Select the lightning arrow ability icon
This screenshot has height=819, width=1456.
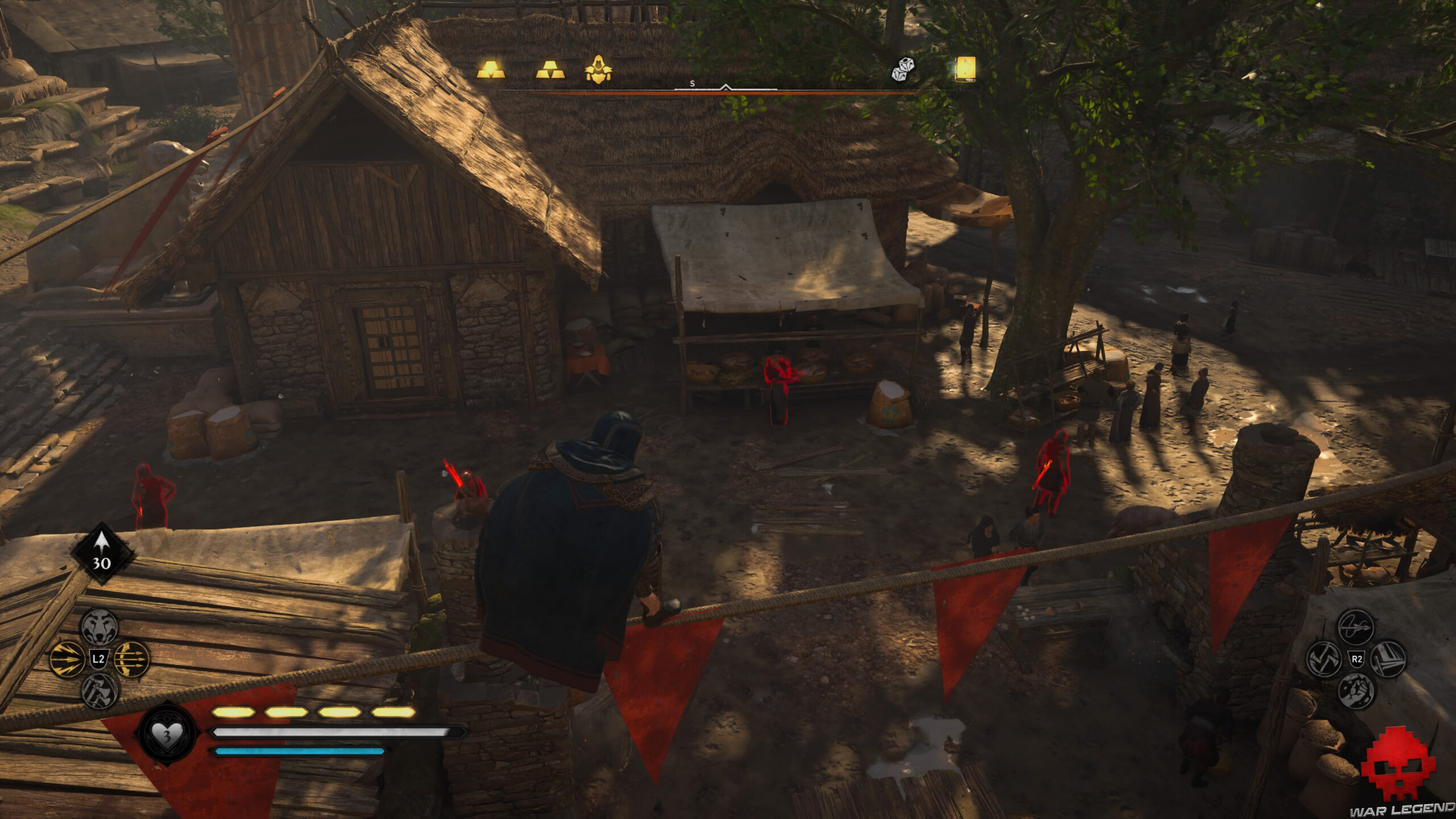(x=67, y=659)
